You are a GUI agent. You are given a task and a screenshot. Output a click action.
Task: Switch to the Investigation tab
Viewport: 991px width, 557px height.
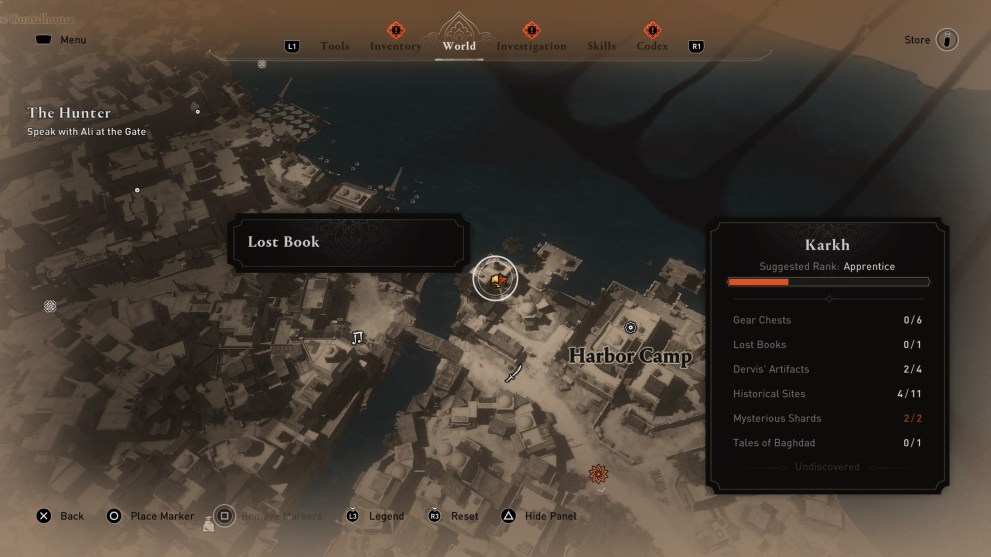(531, 46)
